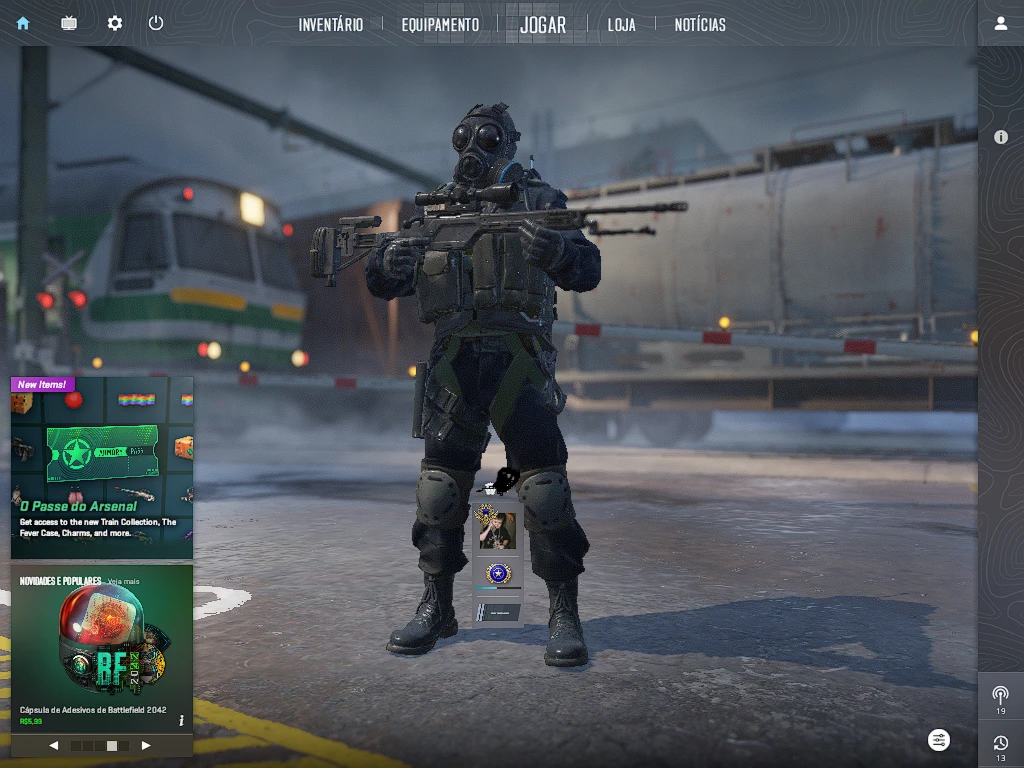
Task: Open the Inventário tab
Action: click(x=330, y=24)
